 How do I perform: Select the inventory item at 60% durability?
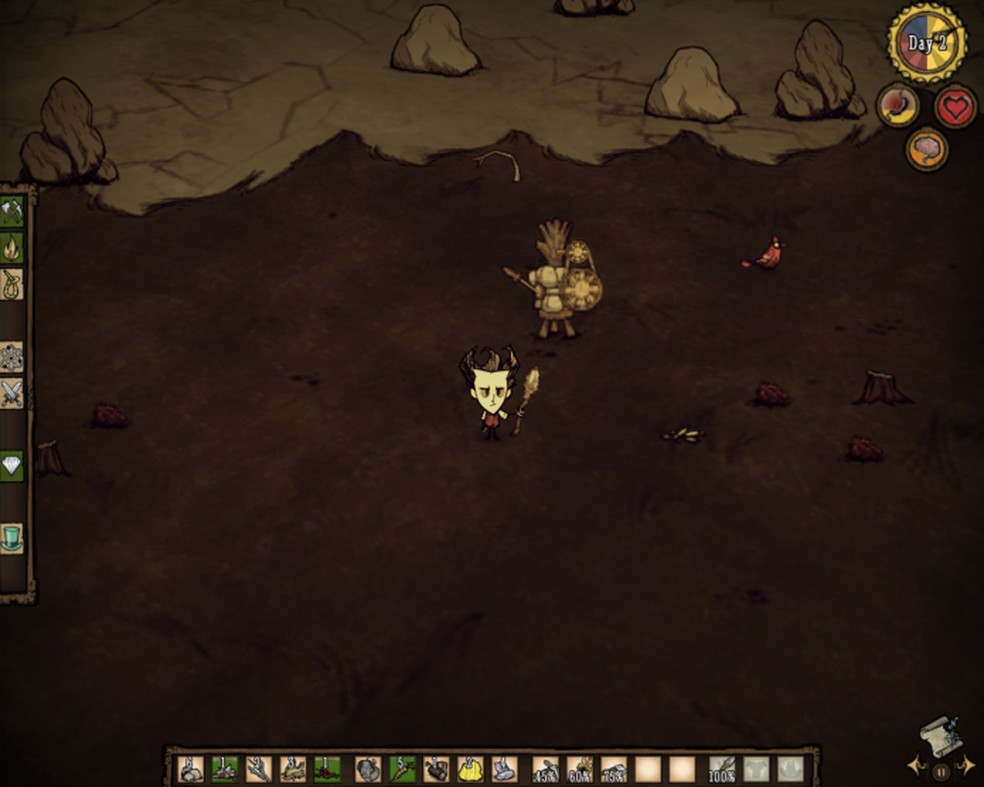[580, 769]
